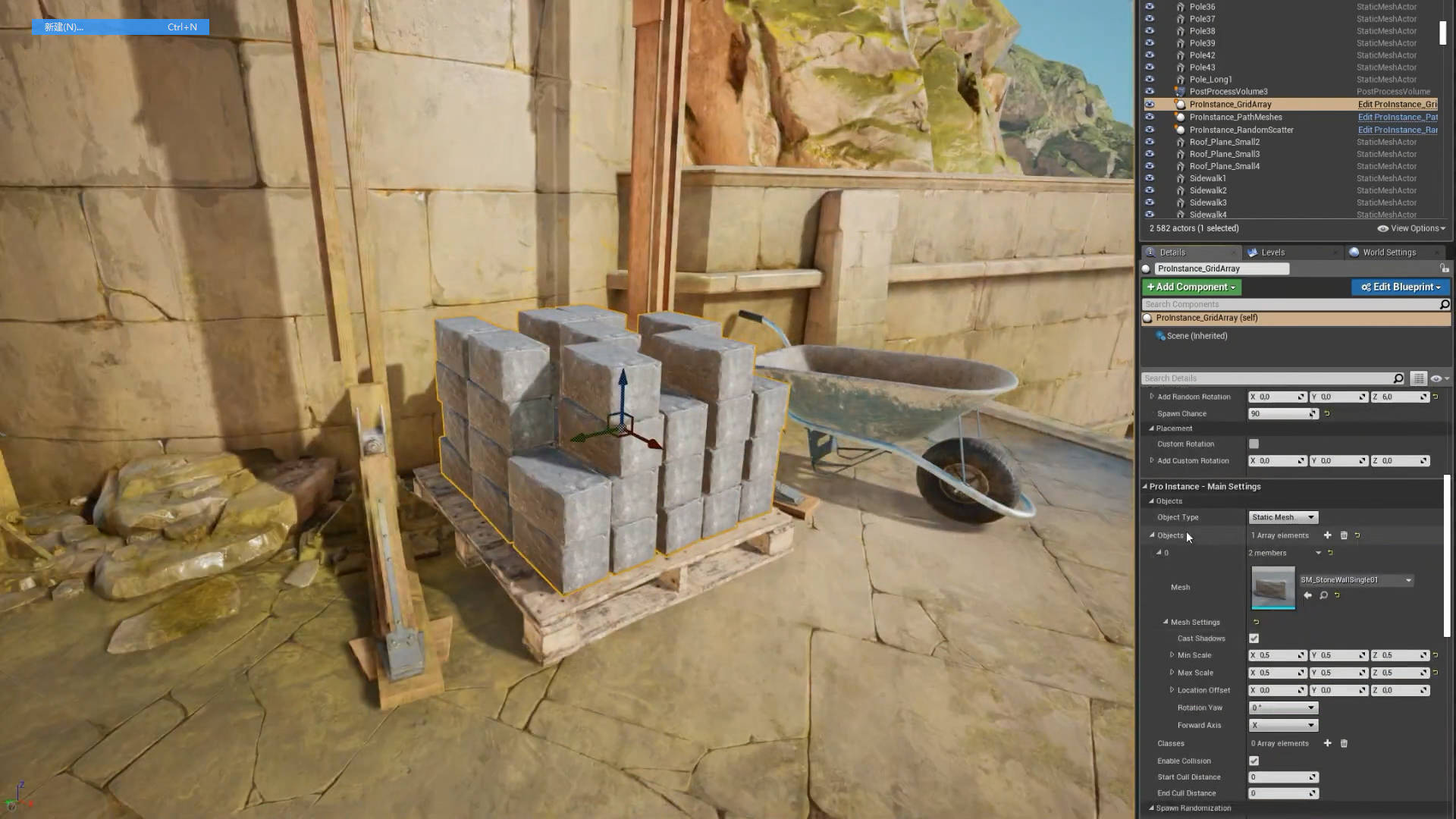Screen dimensions: 1456x819
Task: Open Edit ProInstance_GridArray blueprint link
Action: click(1397, 105)
